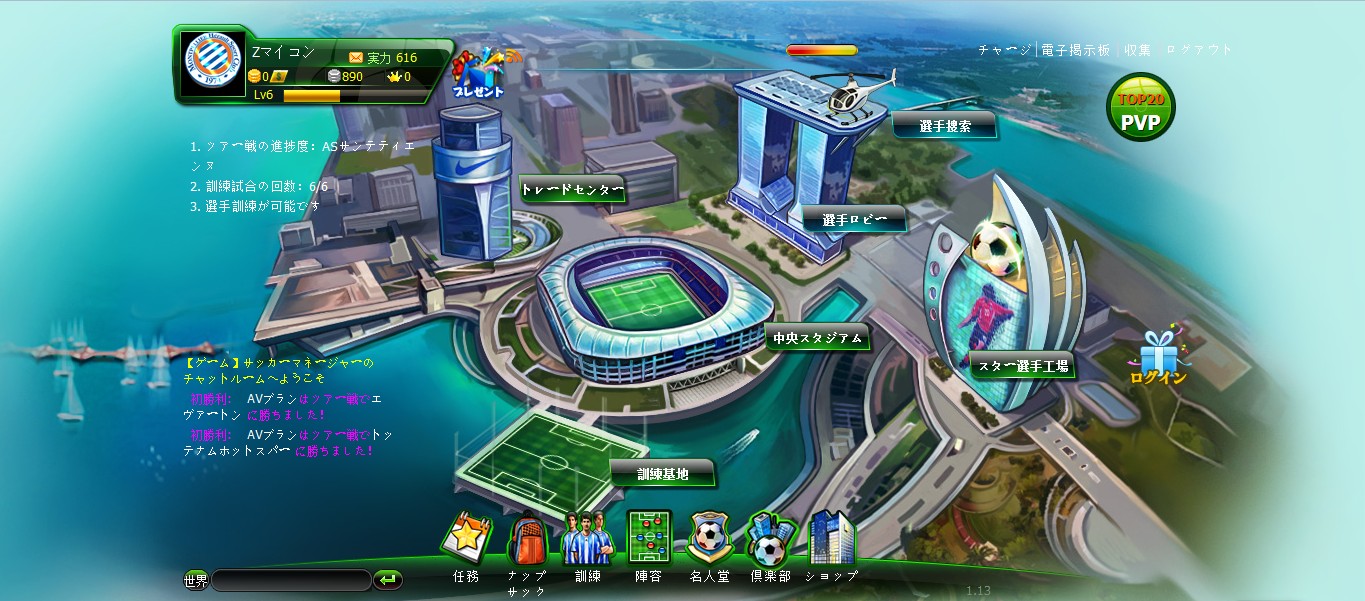1365x601 pixels.
Task: Enter the 訓練基地 training base
Action: click(663, 473)
